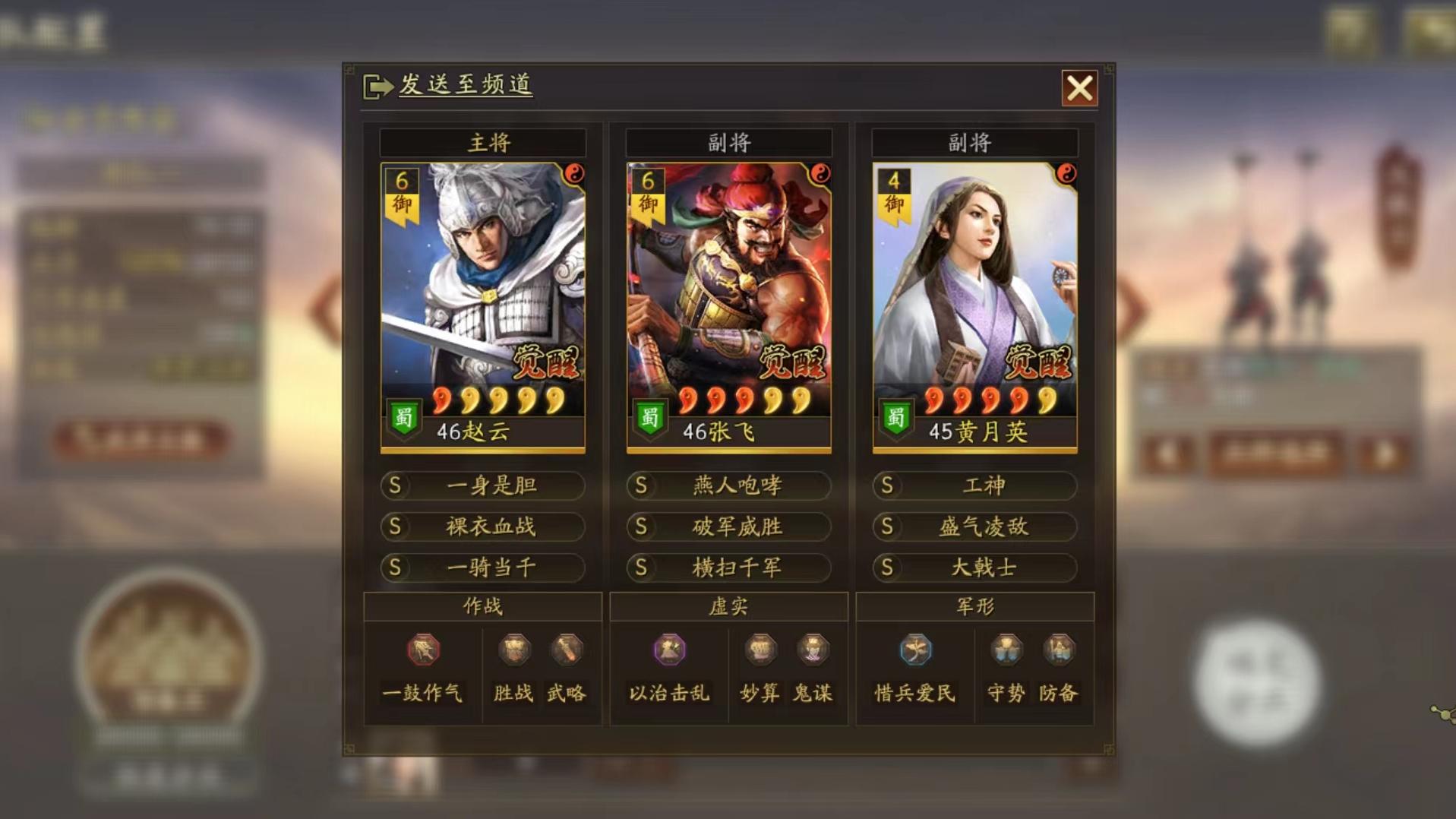
Task: Click the 一身是胆 skill button
Action: click(484, 486)
